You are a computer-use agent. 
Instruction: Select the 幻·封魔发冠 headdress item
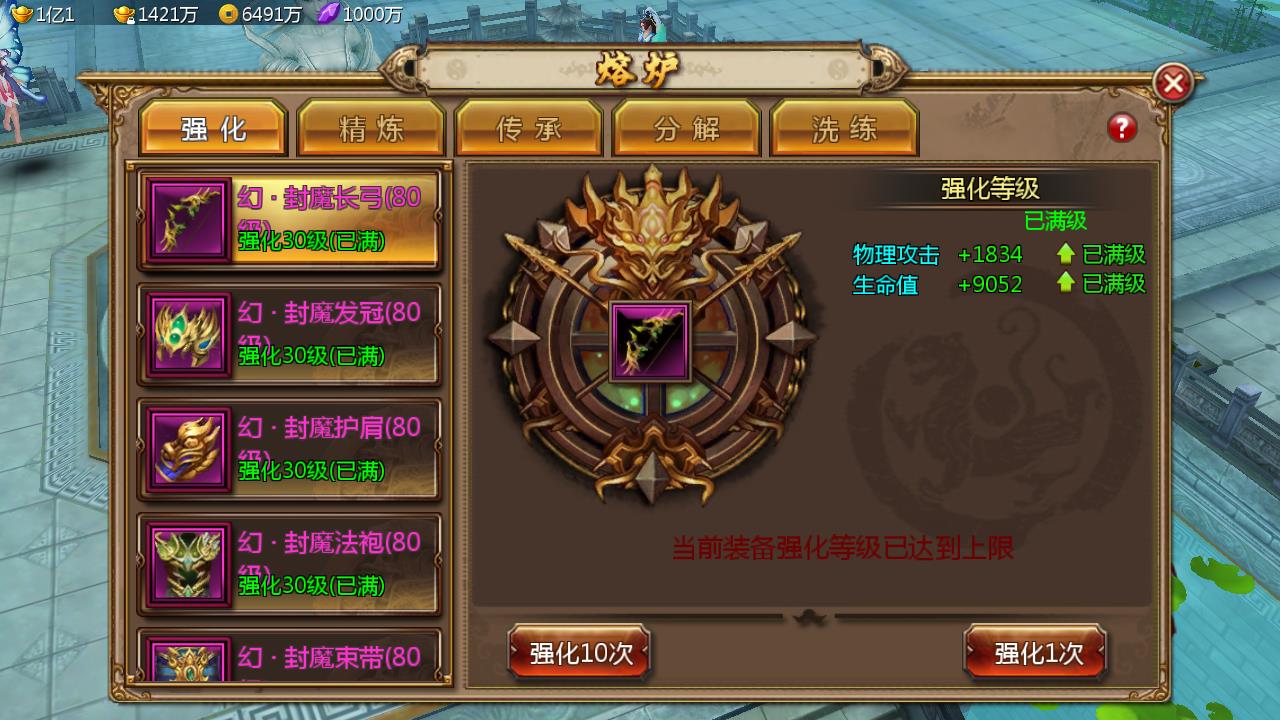pyautogui.click(x=288, y=334)
